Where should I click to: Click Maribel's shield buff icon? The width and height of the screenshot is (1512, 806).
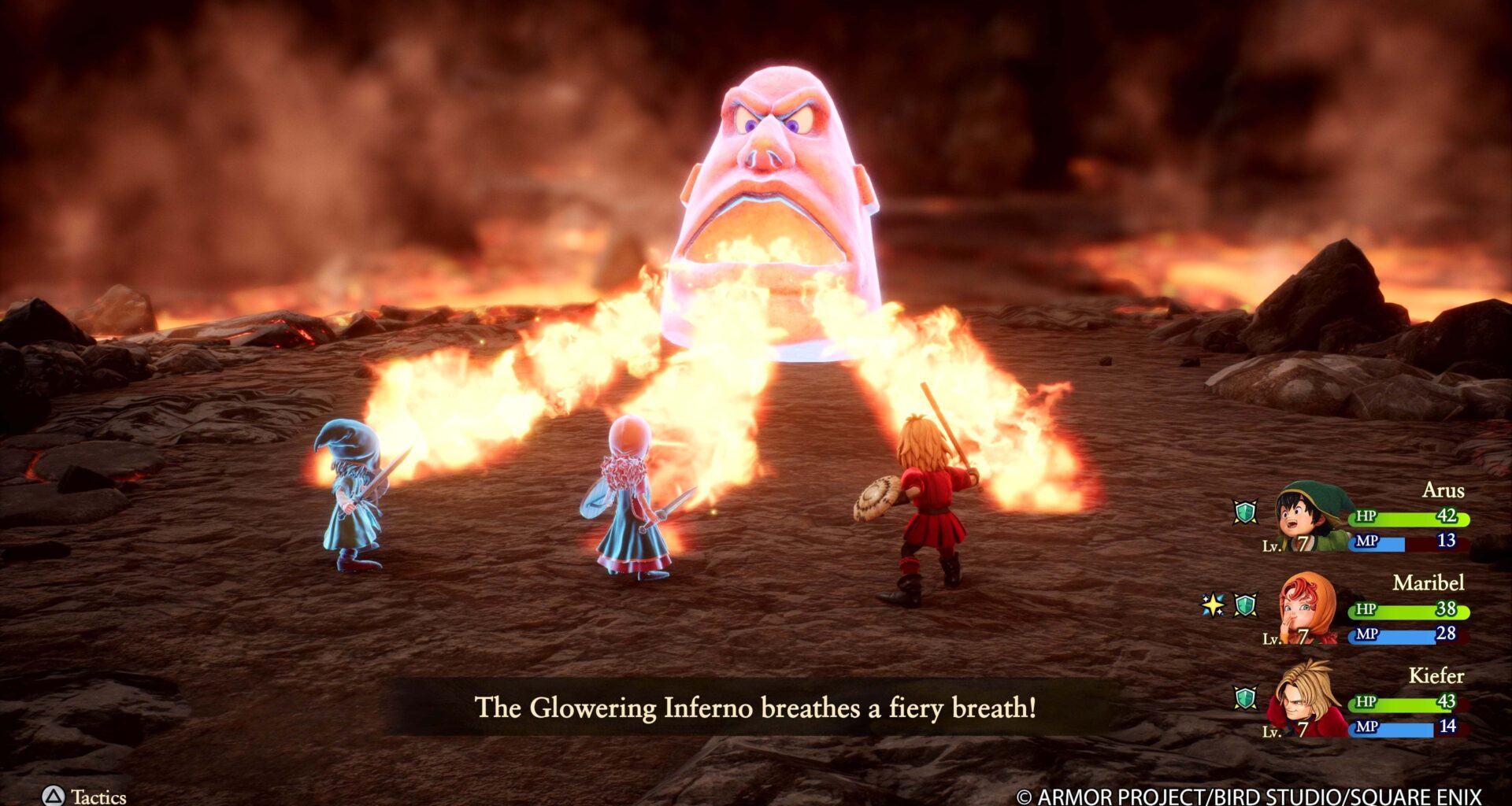point(1245,604)
